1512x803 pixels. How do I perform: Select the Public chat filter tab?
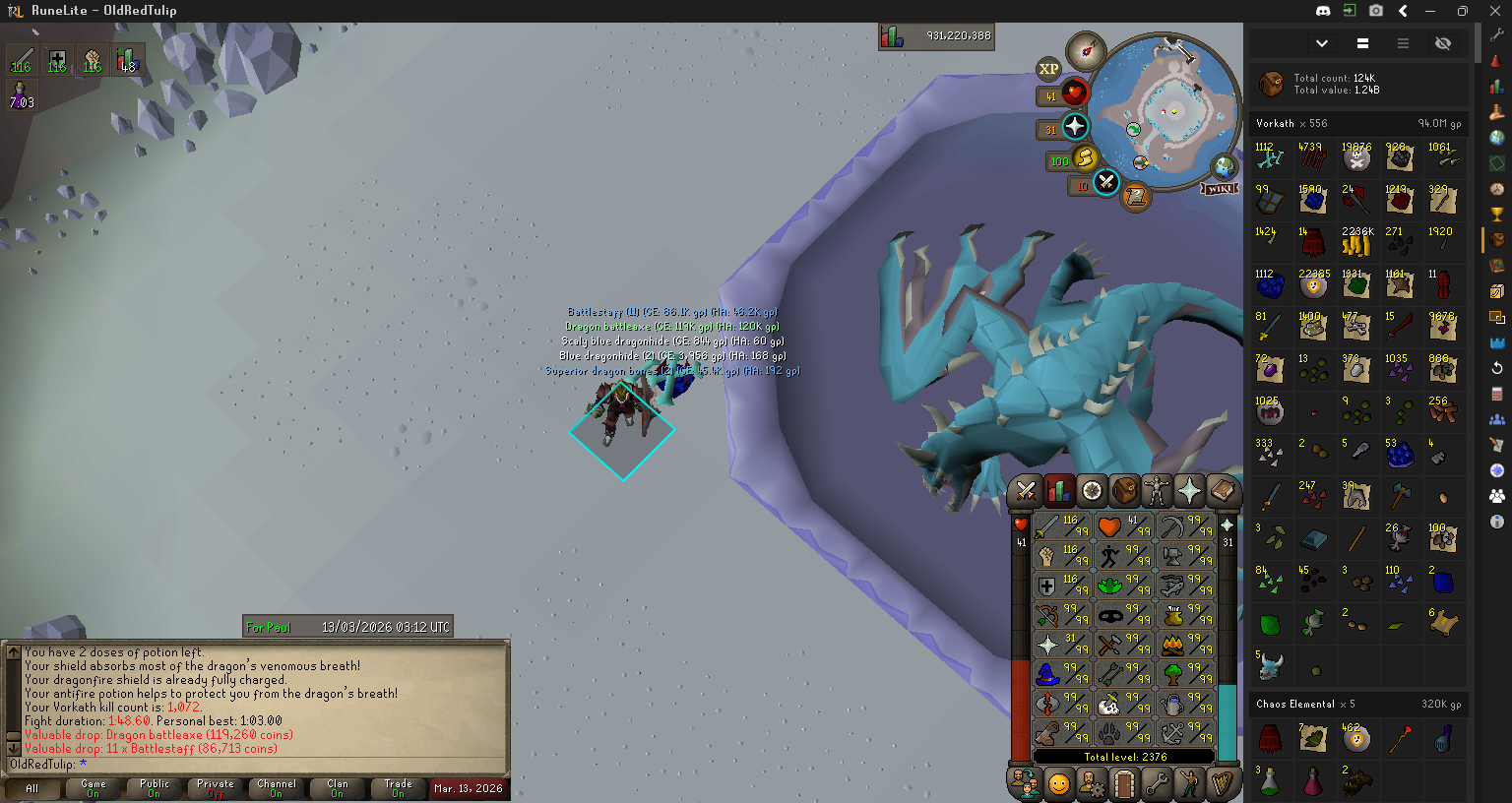155,788
